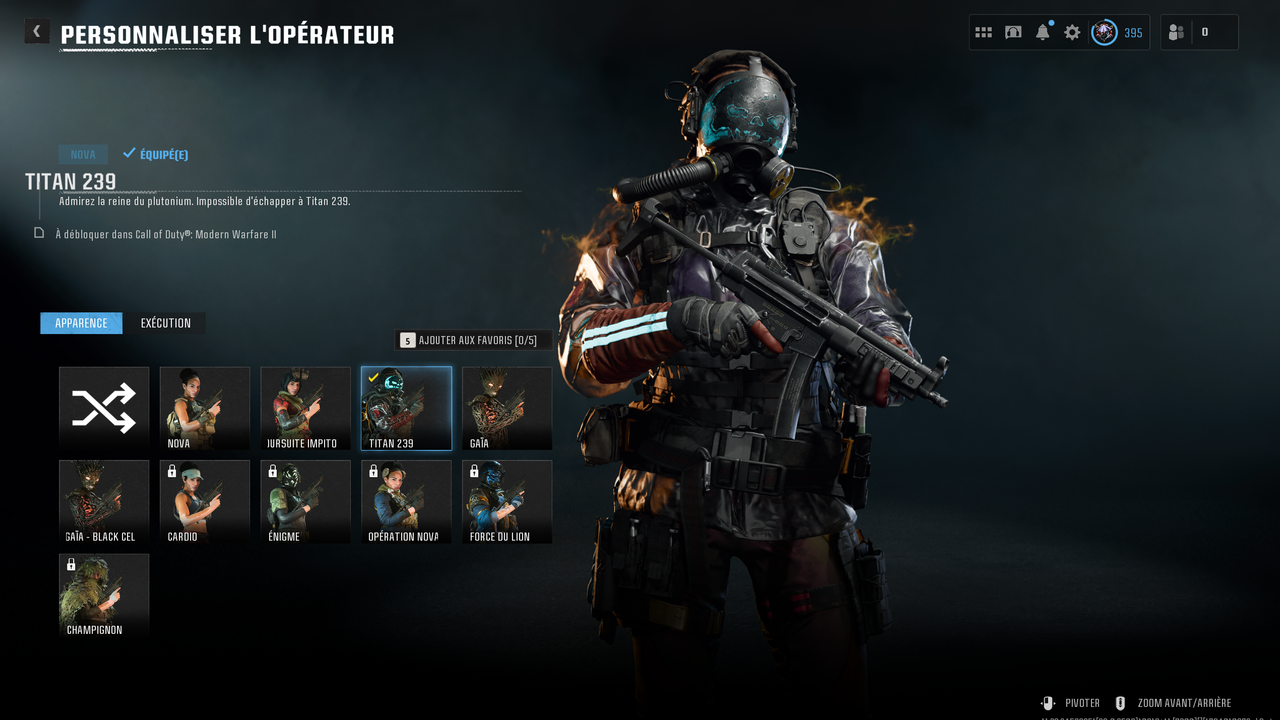
Task: Choose the locked Champignon skin
Action: [104, 596]
